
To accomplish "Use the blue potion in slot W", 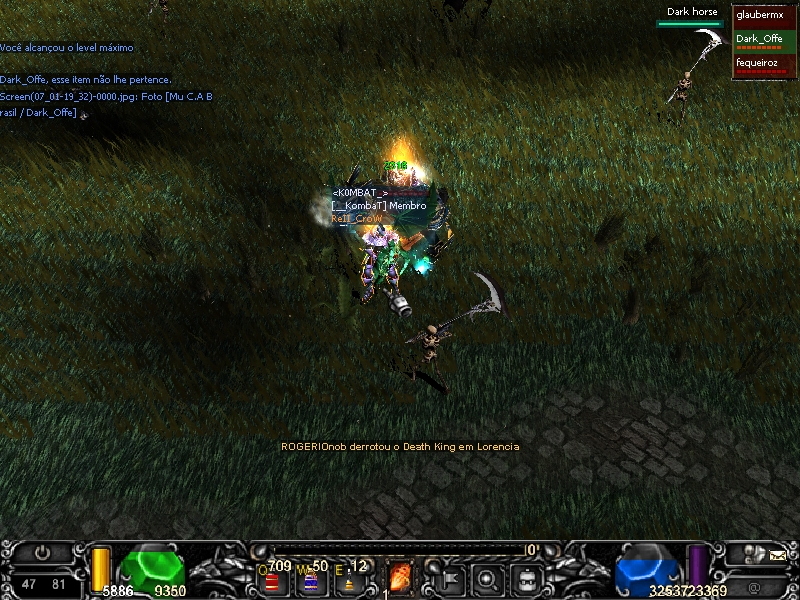I will 310,581.
